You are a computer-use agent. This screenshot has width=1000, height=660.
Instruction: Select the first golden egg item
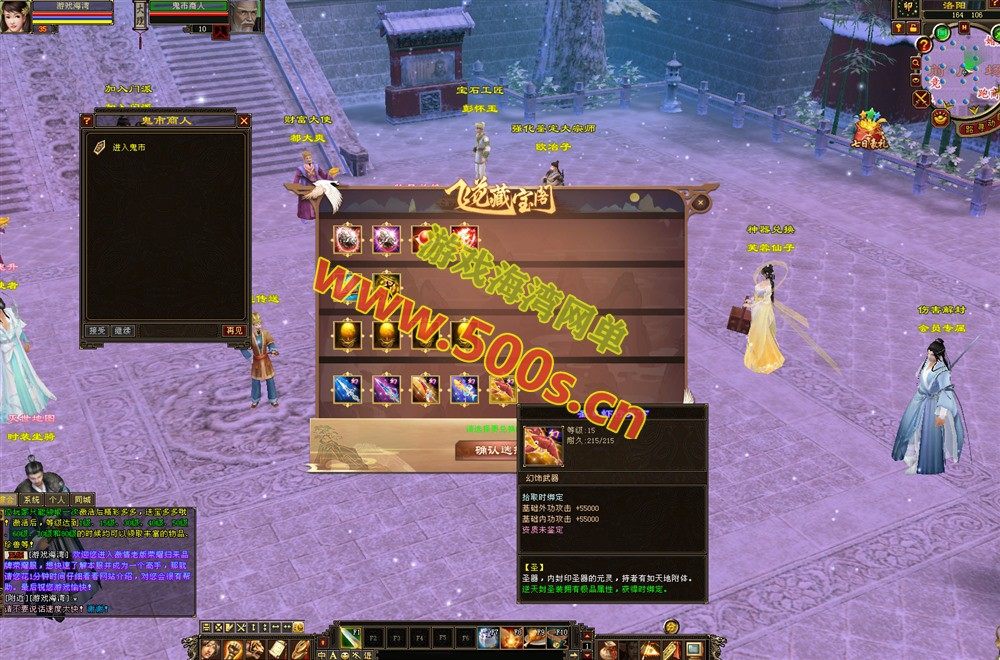coord(346,334)
